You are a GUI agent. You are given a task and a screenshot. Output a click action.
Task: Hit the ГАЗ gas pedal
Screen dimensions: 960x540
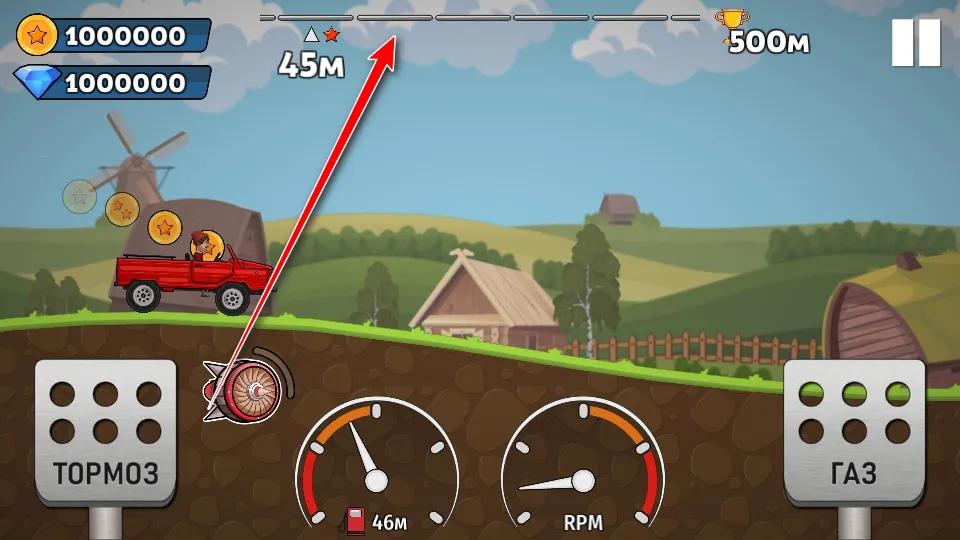point(853,430)
